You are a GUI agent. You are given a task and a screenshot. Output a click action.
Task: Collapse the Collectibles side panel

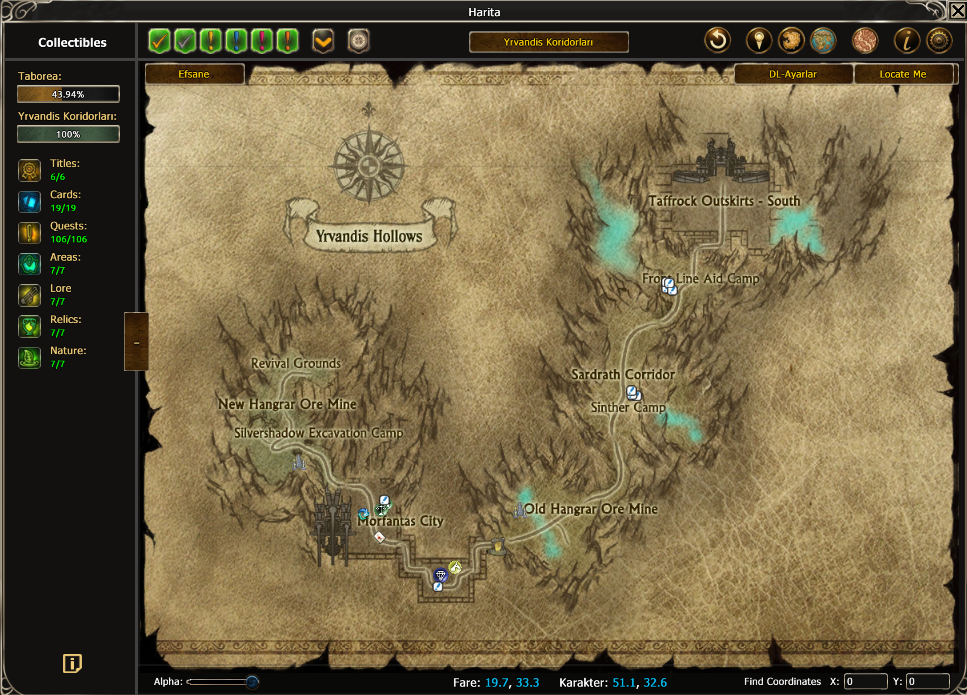click(136, 341)
